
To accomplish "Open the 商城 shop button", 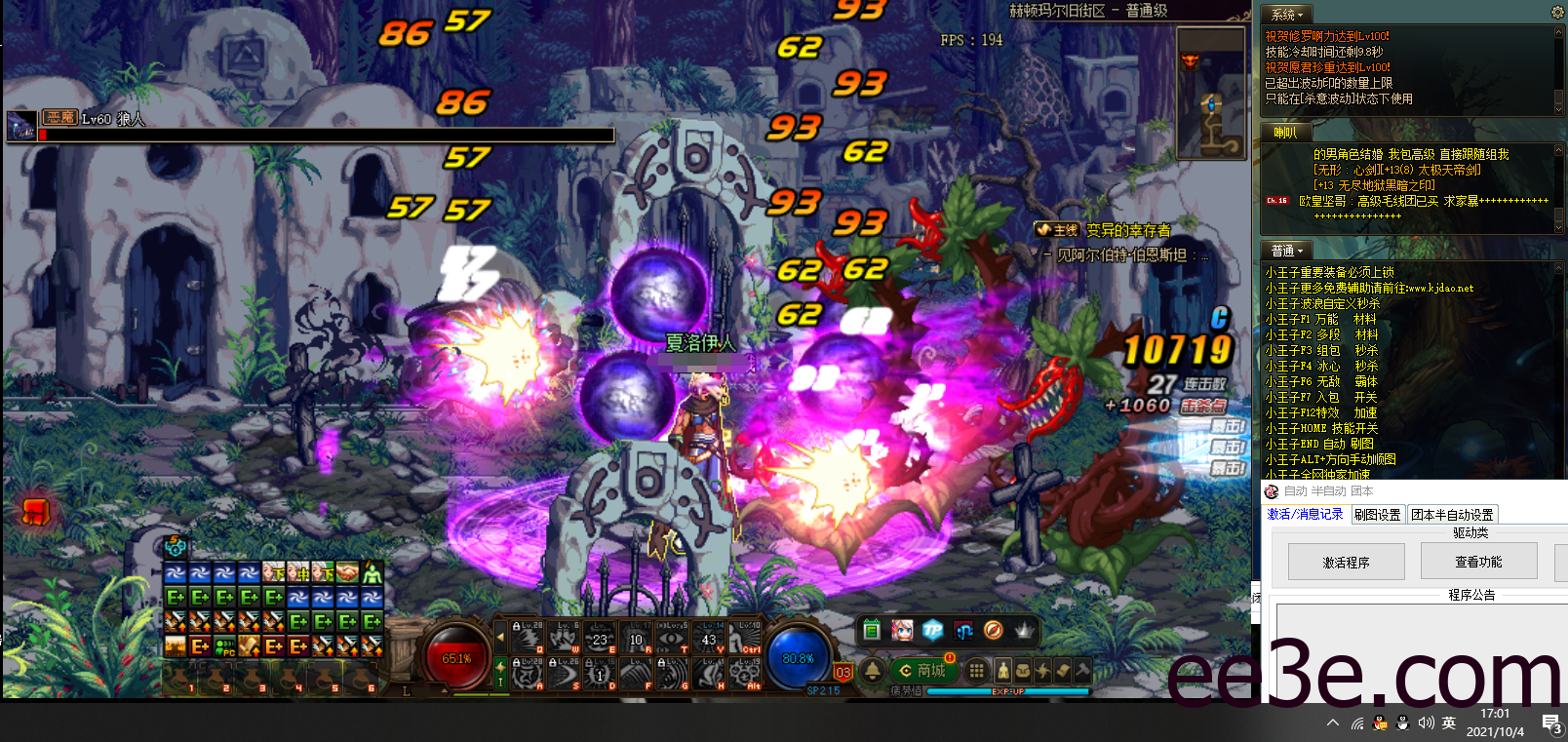I will pyautogui.click(x=922, y=671).
